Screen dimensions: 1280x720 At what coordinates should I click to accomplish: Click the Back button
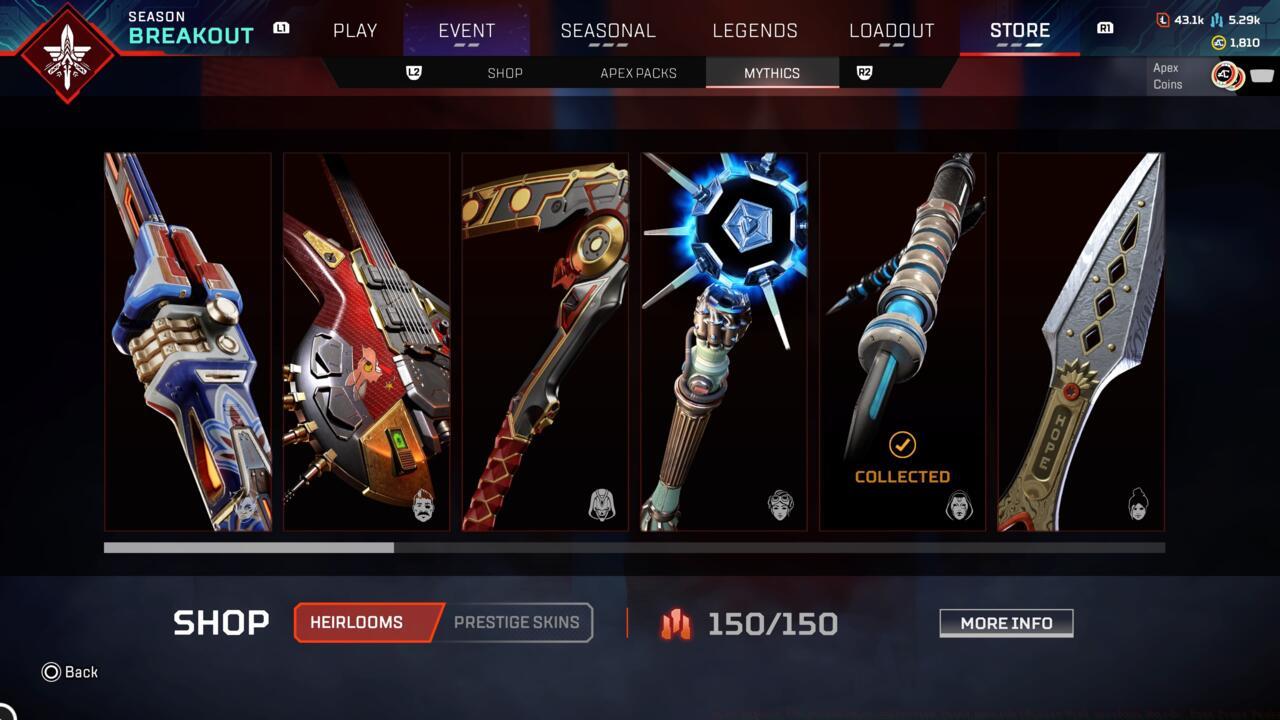pyautogui.click(x=70, y=672)
